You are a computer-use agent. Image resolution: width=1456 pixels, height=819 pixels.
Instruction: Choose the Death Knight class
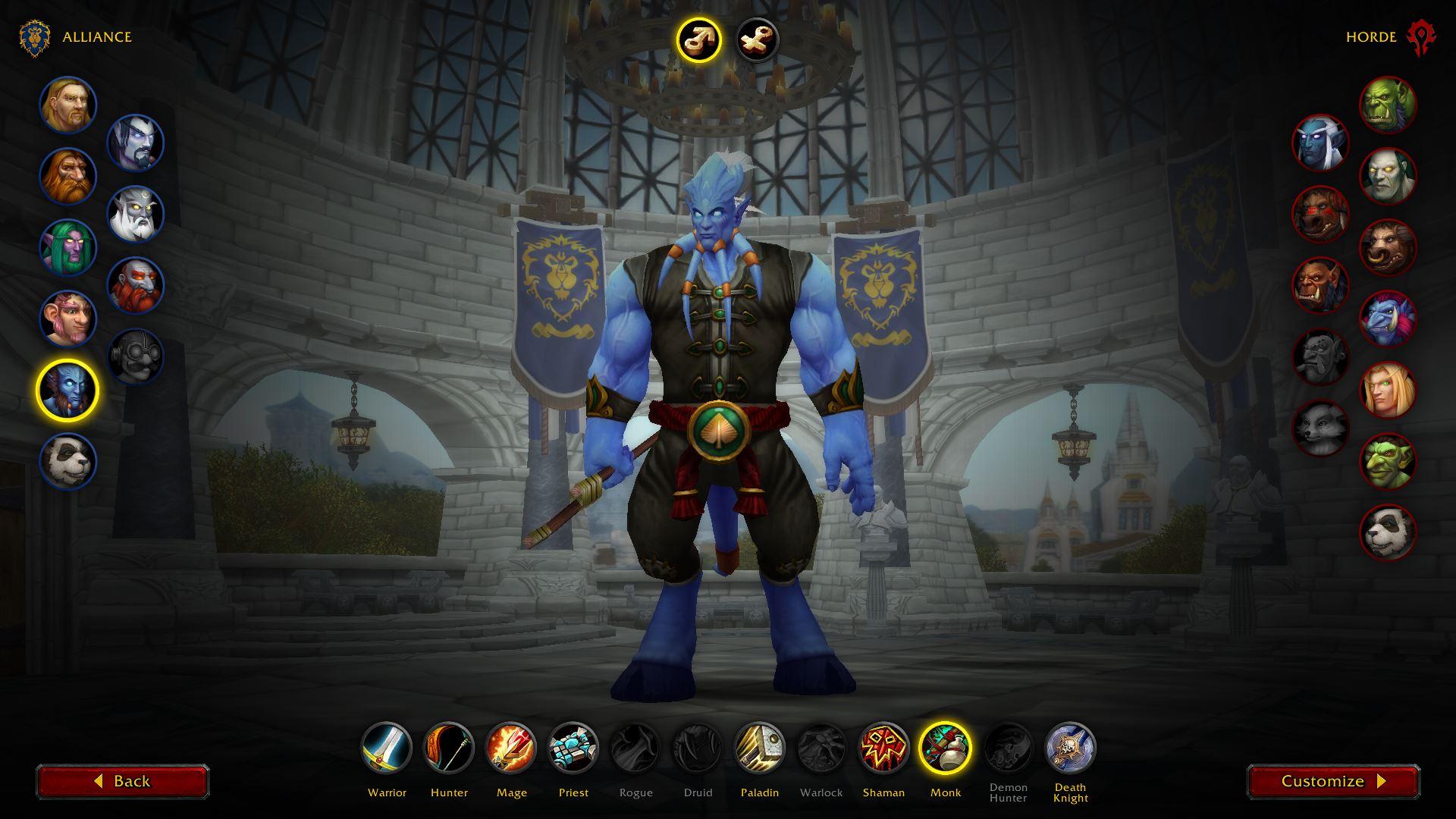coord(1070,748)
